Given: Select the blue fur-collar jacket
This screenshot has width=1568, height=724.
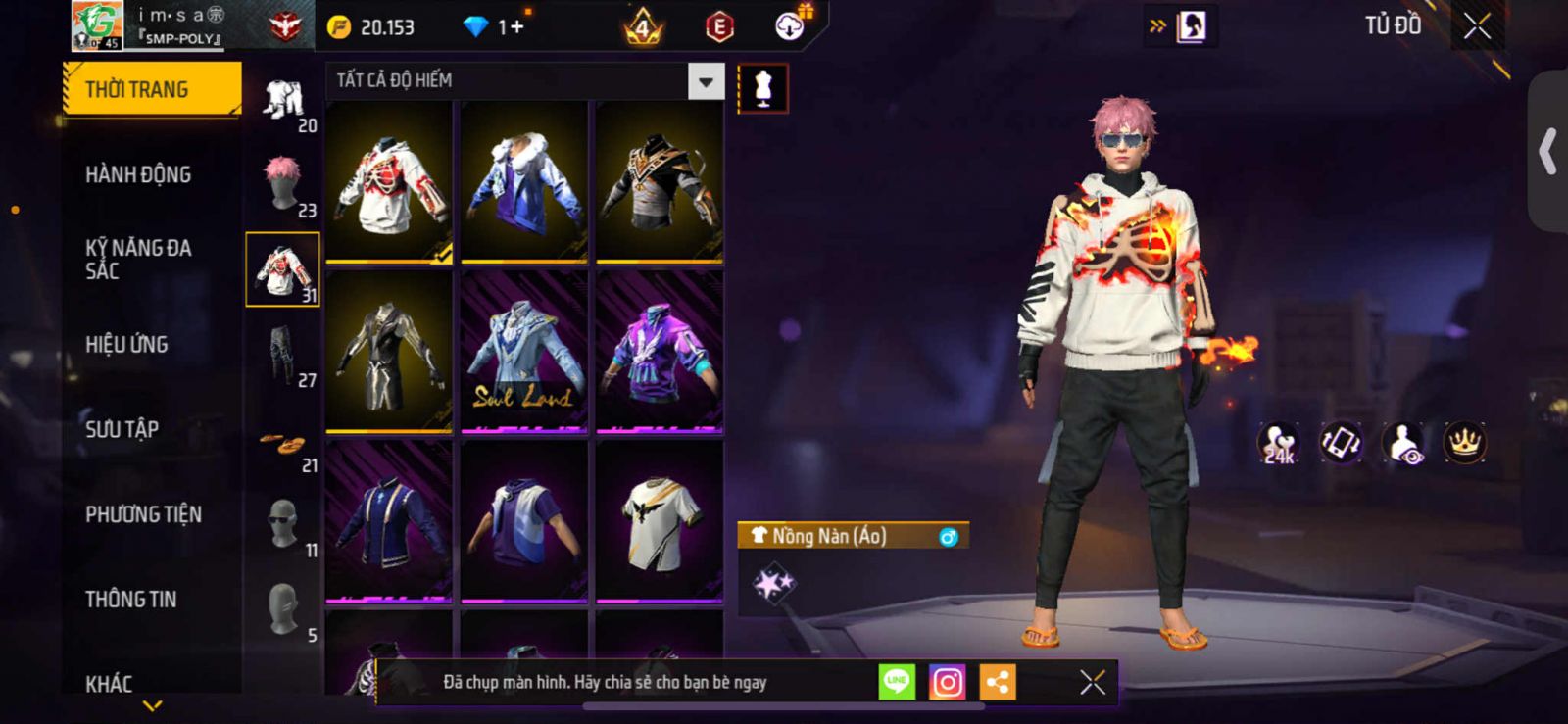Looking at the screenshot, I should tap(524, 182).
